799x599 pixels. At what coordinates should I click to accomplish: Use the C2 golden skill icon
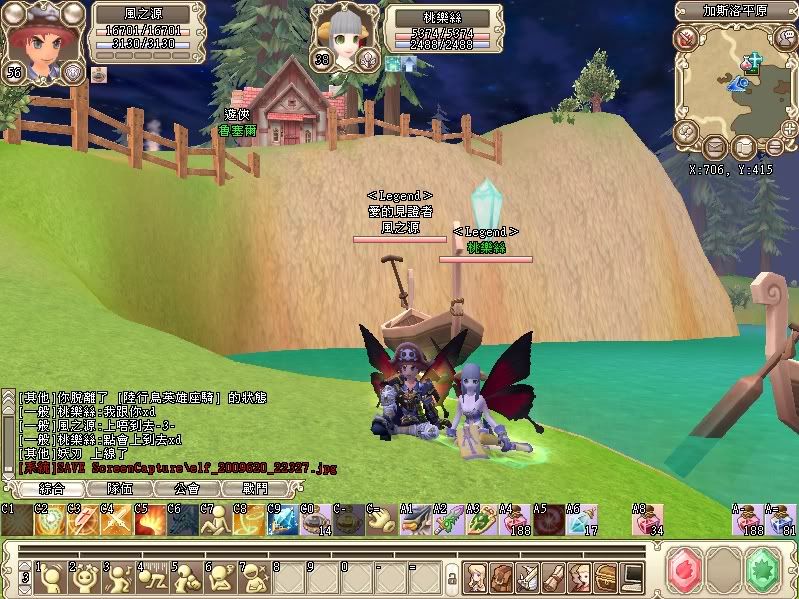pyautogui.click(x=48, y=520)
